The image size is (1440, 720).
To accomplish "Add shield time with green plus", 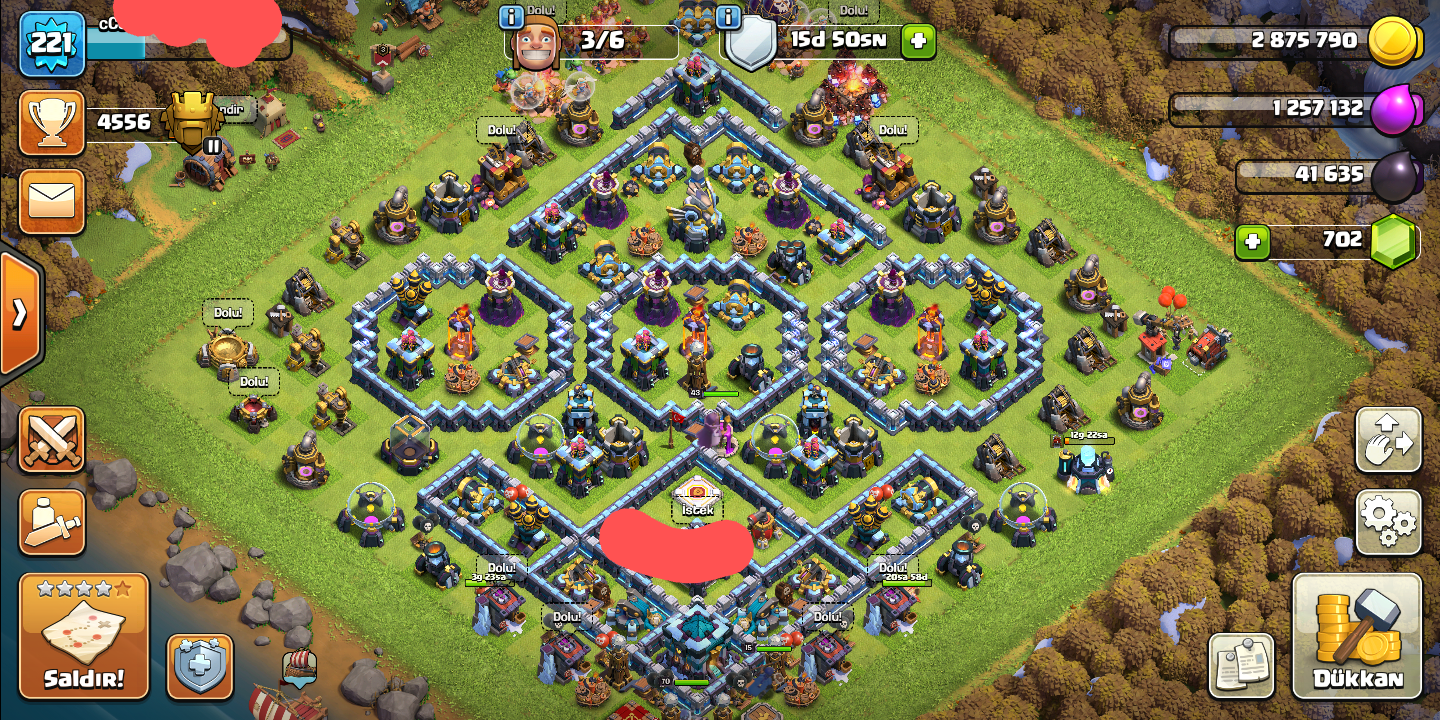I will tap(918, 41).
